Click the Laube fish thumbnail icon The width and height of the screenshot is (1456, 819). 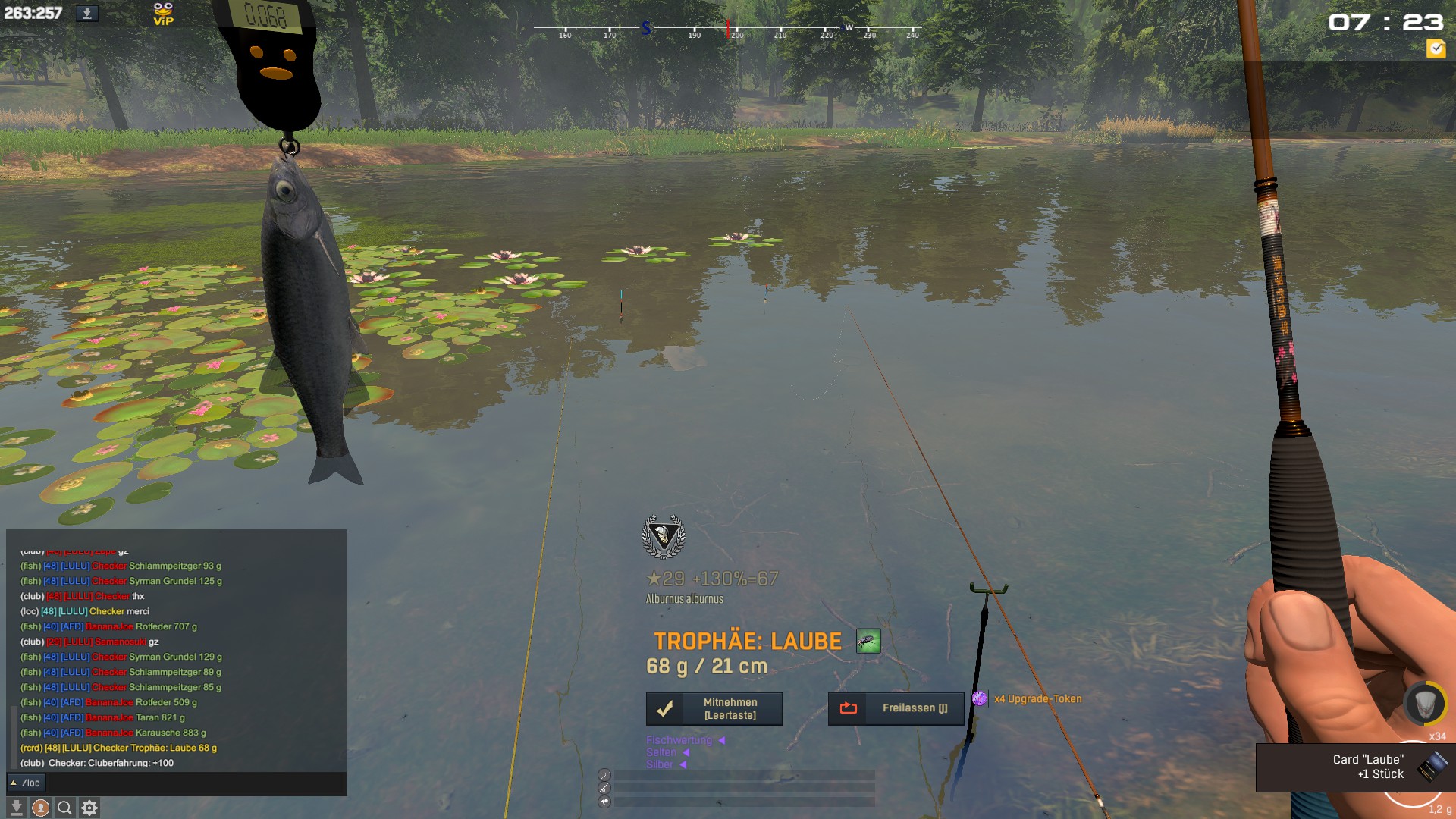pyautogui.click(x=868, y=642)
